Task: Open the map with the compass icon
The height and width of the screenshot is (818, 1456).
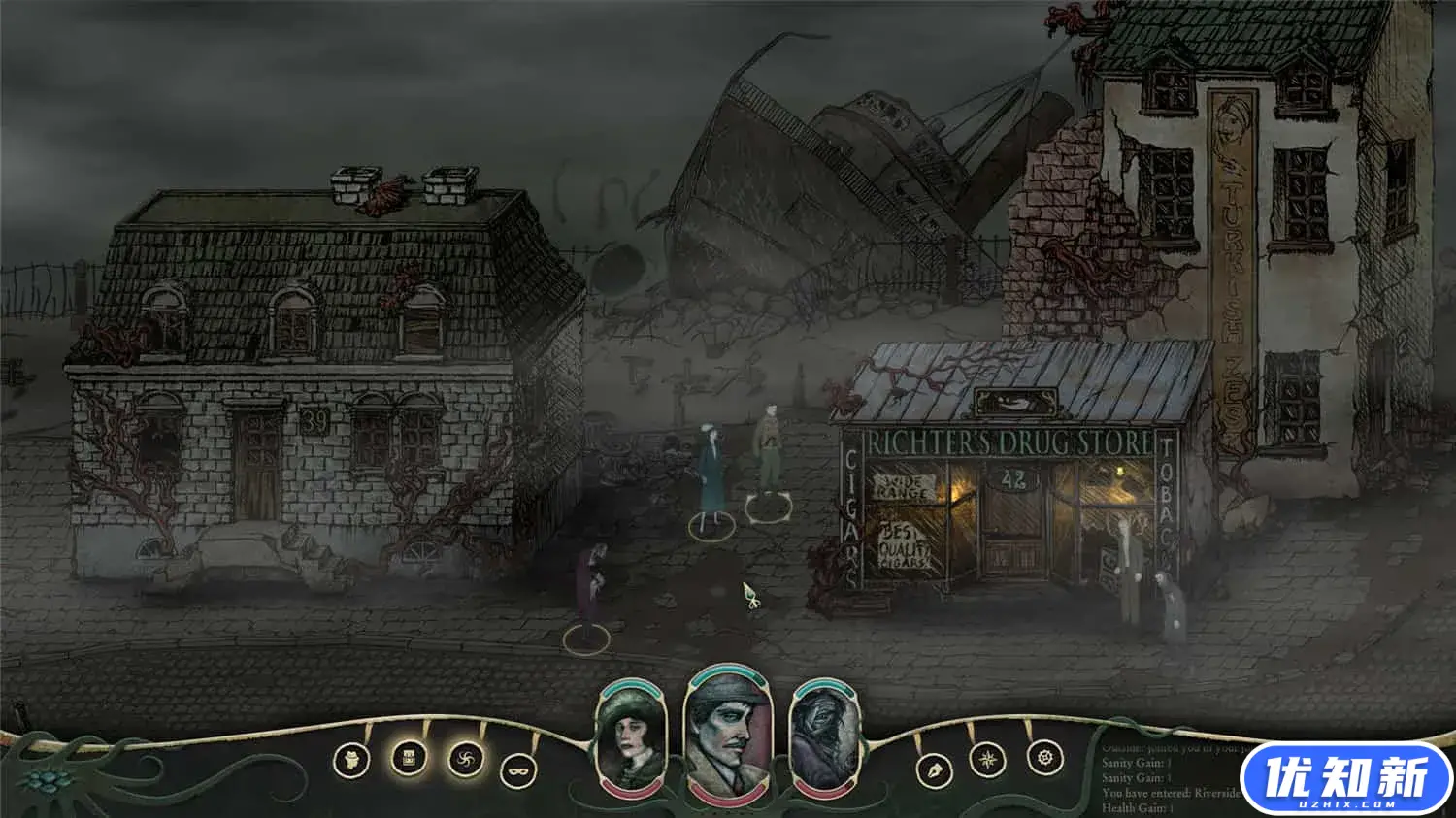Action: click(x=987, y=759)
